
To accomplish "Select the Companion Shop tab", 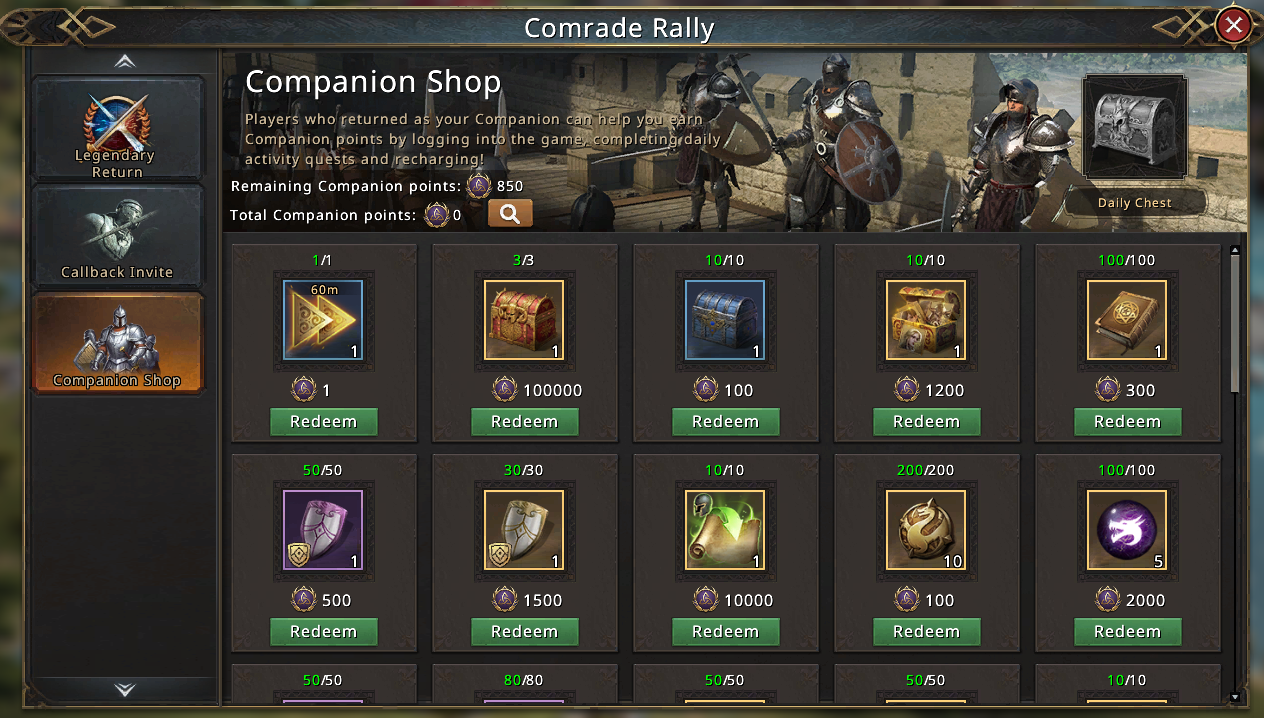I will tap(118, 344).
